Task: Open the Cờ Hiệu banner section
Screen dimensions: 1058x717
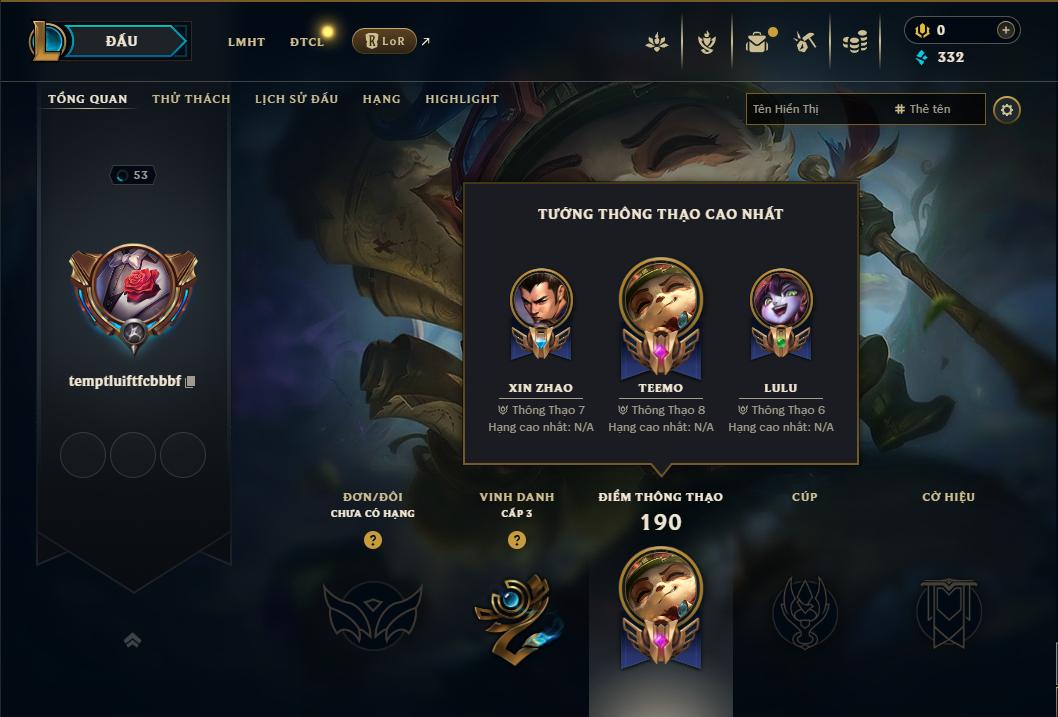Action: pos(948,612)
